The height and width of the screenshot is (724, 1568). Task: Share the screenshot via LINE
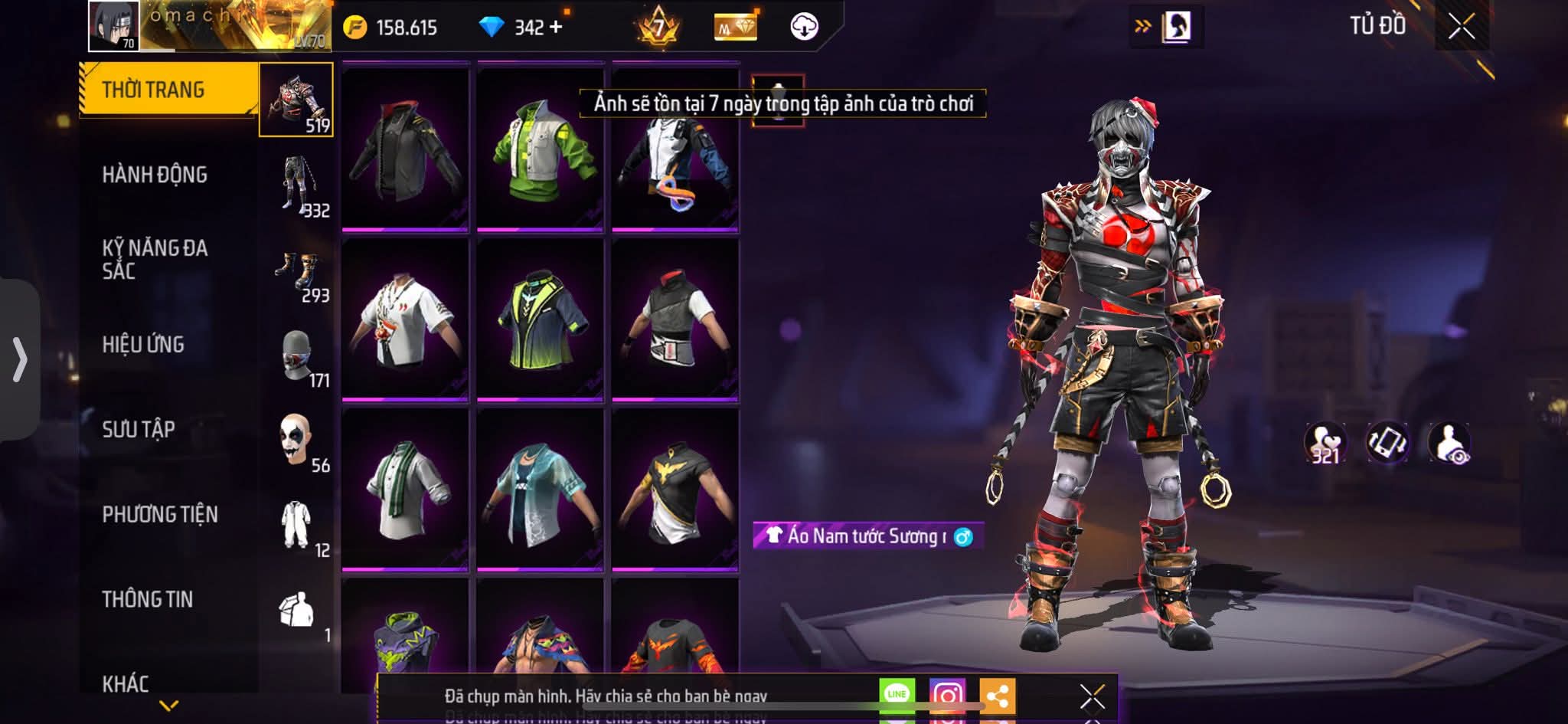pyautogui.click(x=897, y=694)
